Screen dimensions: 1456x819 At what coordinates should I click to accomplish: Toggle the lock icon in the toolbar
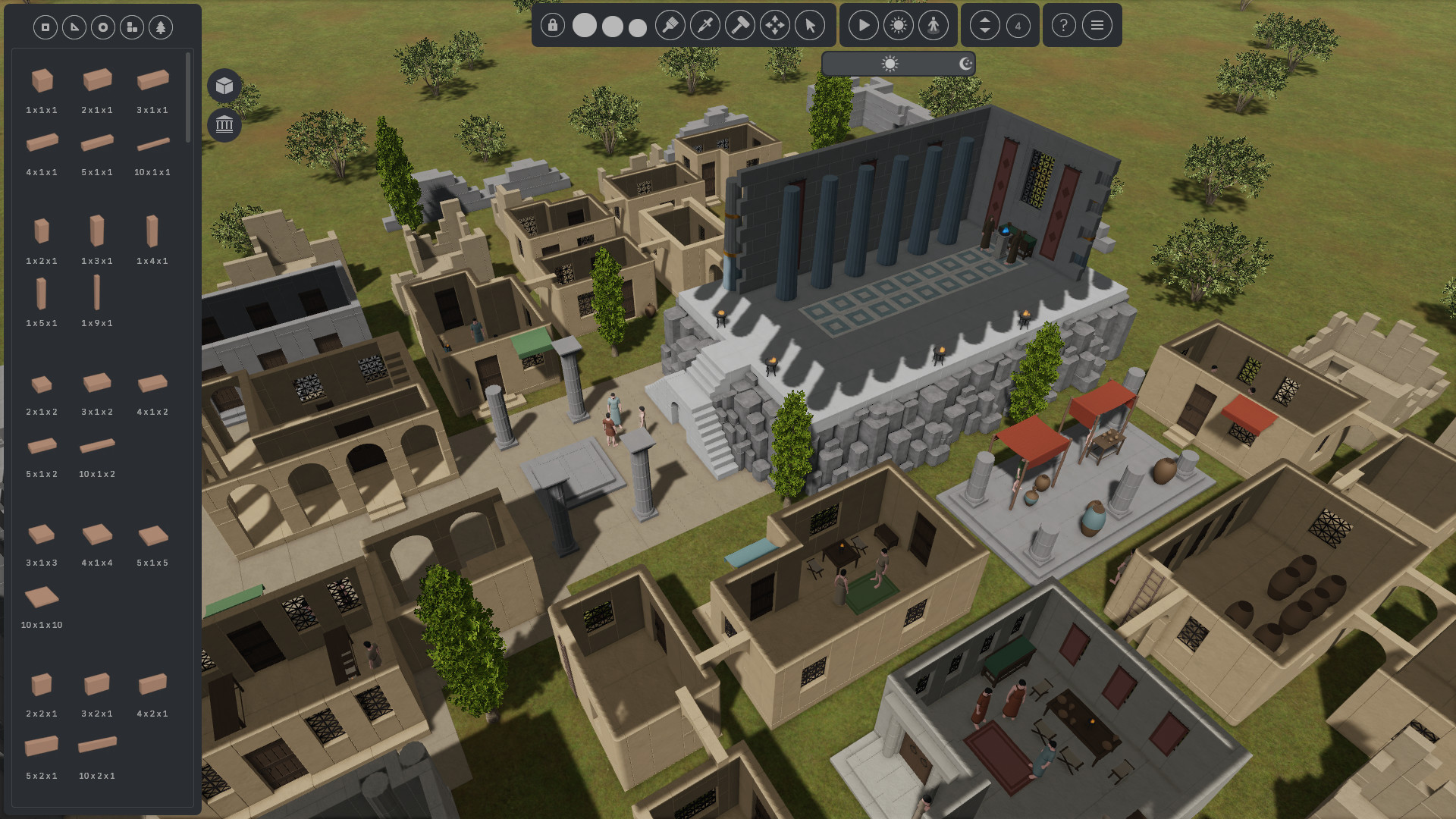552,25
